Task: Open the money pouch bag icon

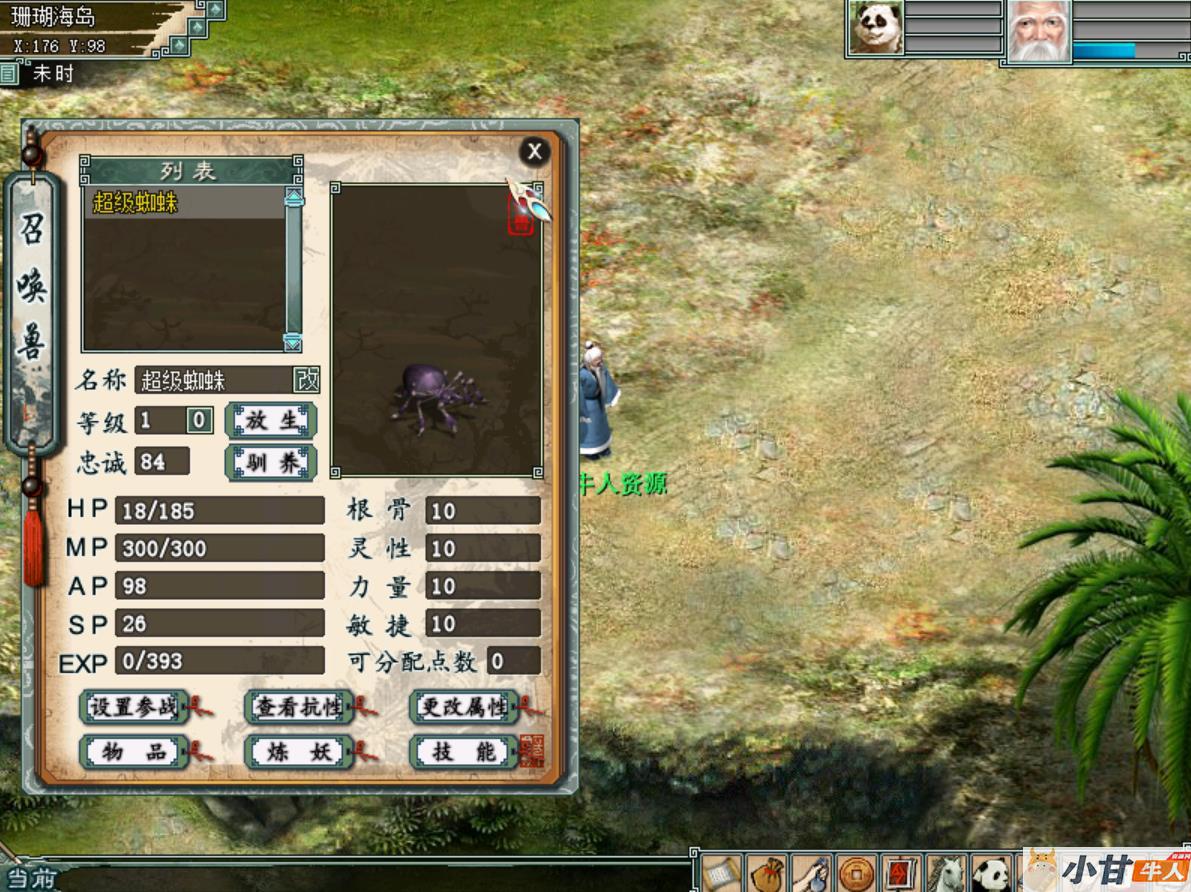Action: [x=766, y=874]
